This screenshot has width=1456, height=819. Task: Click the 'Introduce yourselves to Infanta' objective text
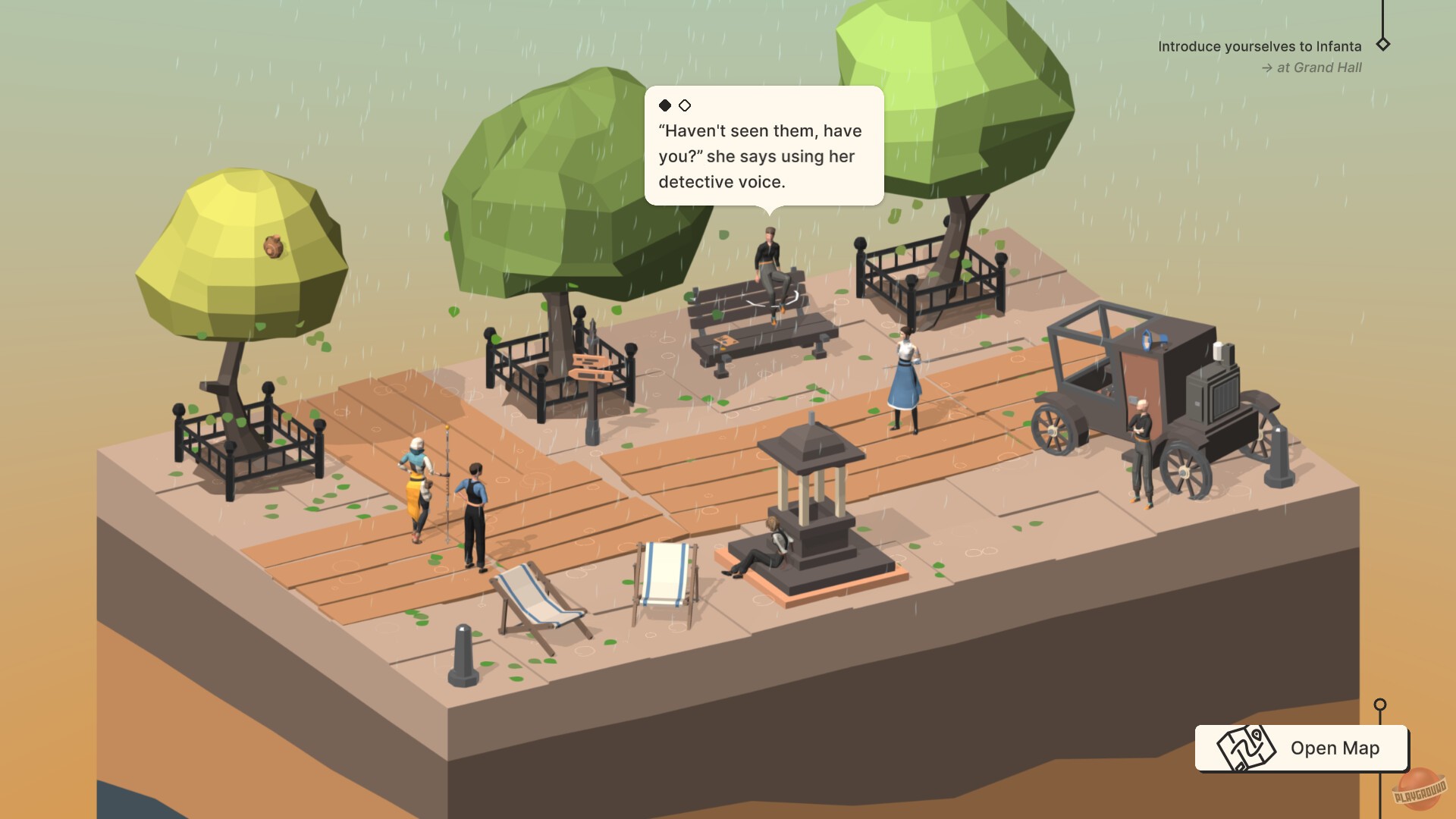pyautogui.click(x=1259, y=45)
